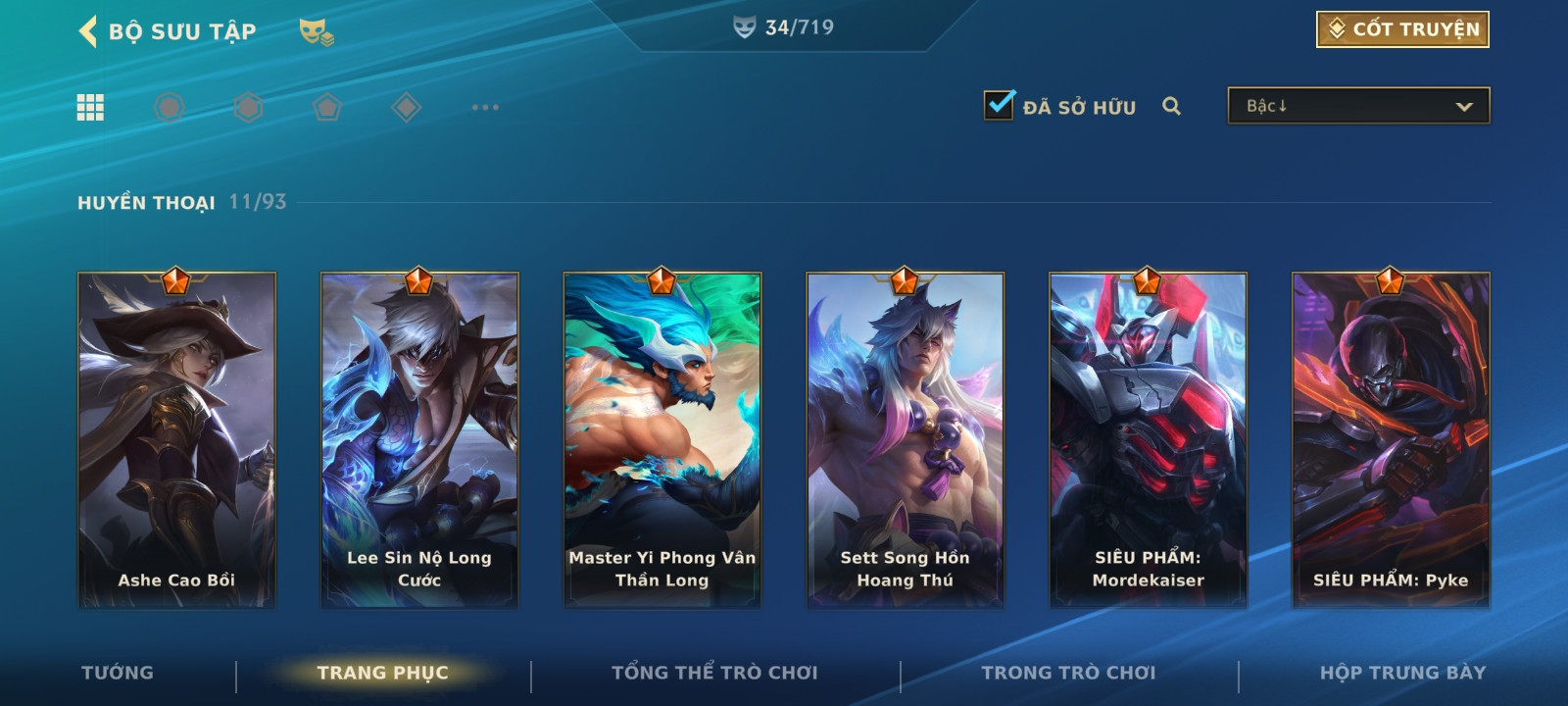The height and width of the screenshot is (706, 1568).
Task: Go to the Trong Trò Chơi tab
Action: [1068, 673]
